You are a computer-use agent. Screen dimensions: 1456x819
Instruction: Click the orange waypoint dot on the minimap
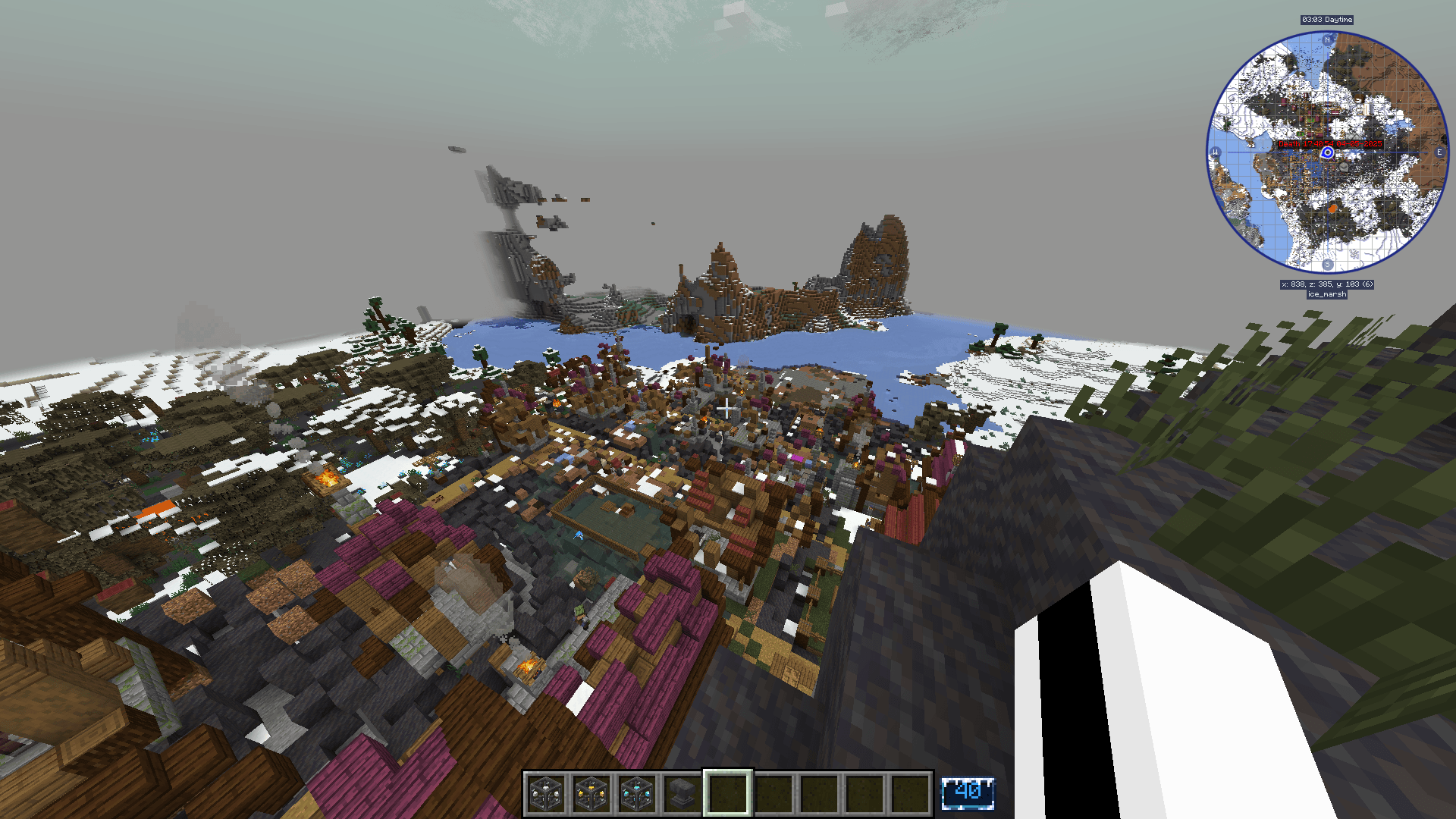tap(1332, 209)
